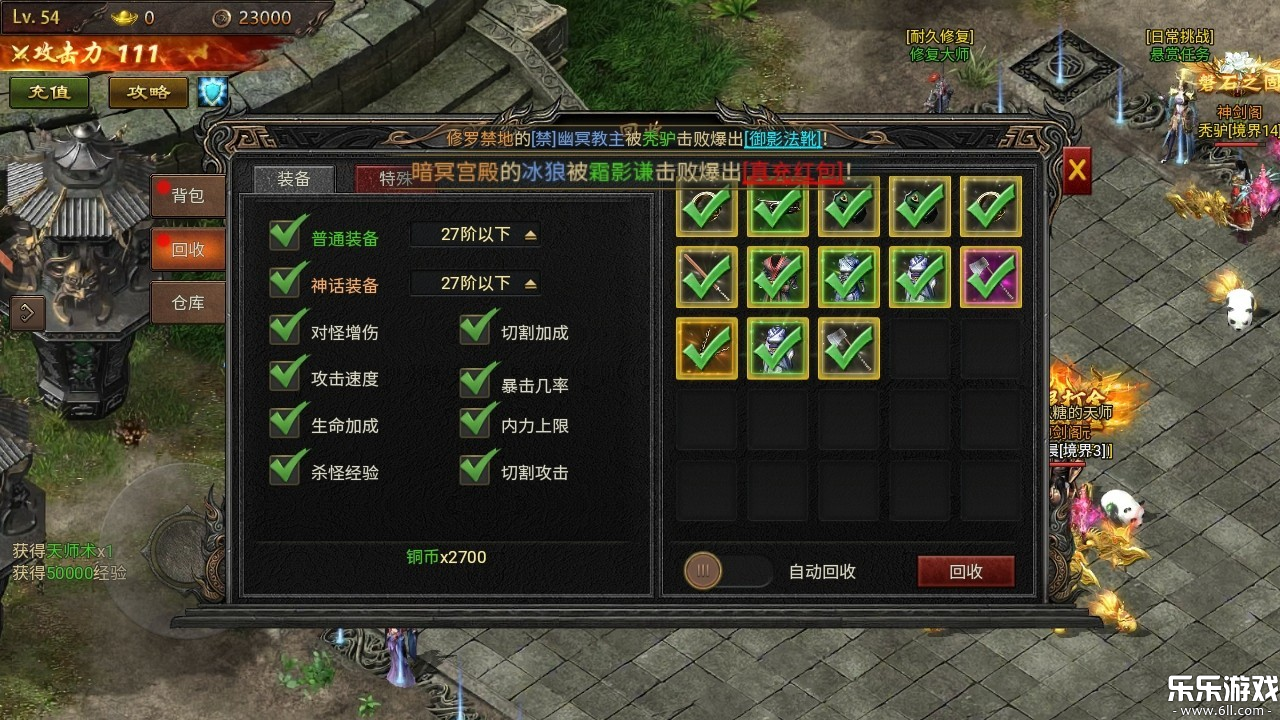1280x720 pixels.
Task: Click the 充值 recharge button
Action: click(48, 91)
